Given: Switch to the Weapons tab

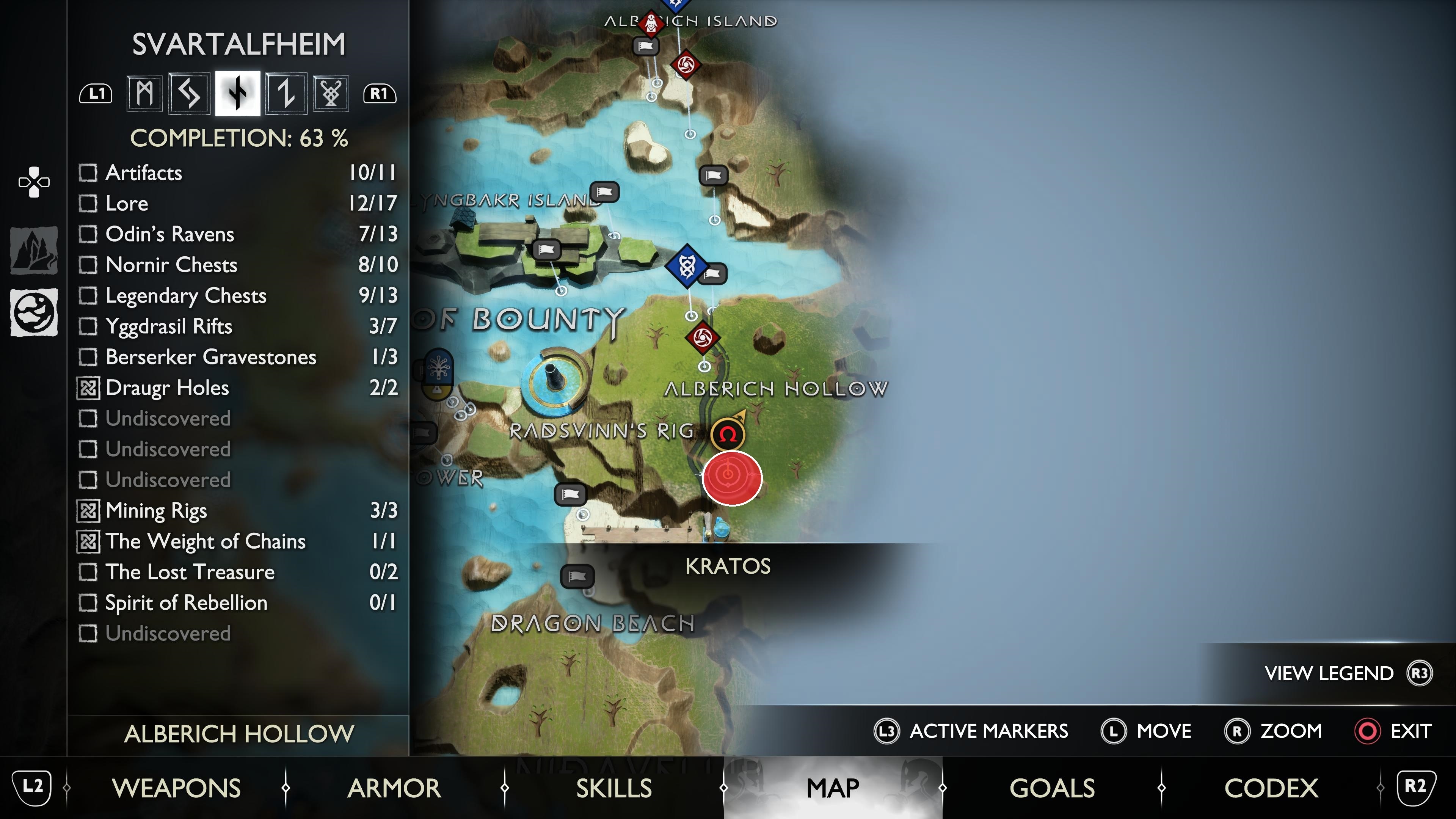Looking at the screenshot, I should tap(176, 788).
